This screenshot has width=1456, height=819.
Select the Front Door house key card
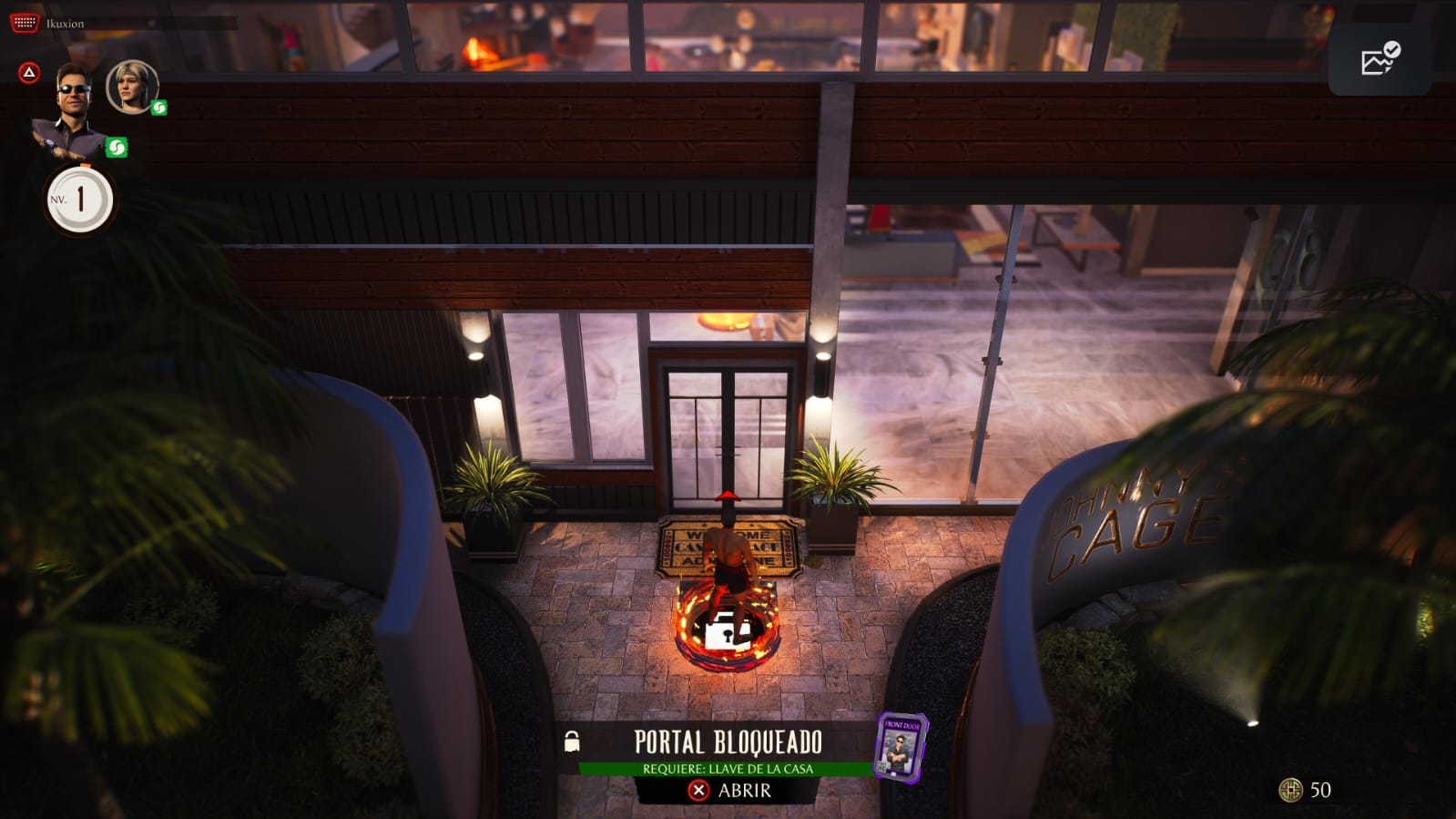tap(901, 747)
